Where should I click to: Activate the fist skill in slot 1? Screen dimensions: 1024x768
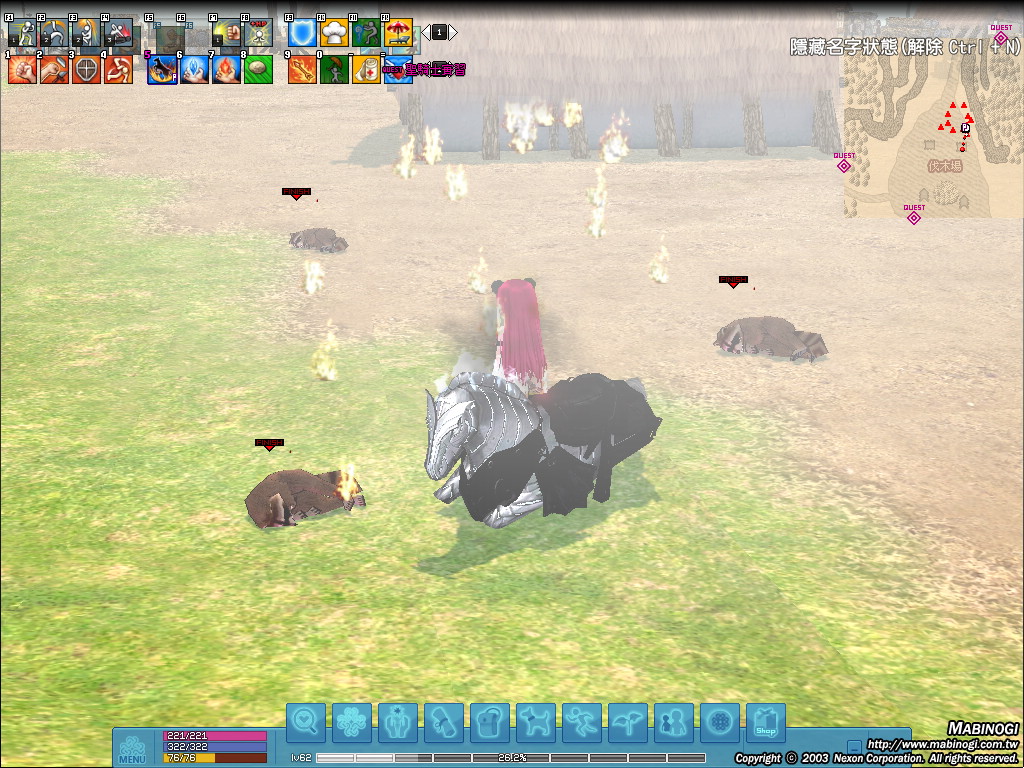[x=23, y=70]
